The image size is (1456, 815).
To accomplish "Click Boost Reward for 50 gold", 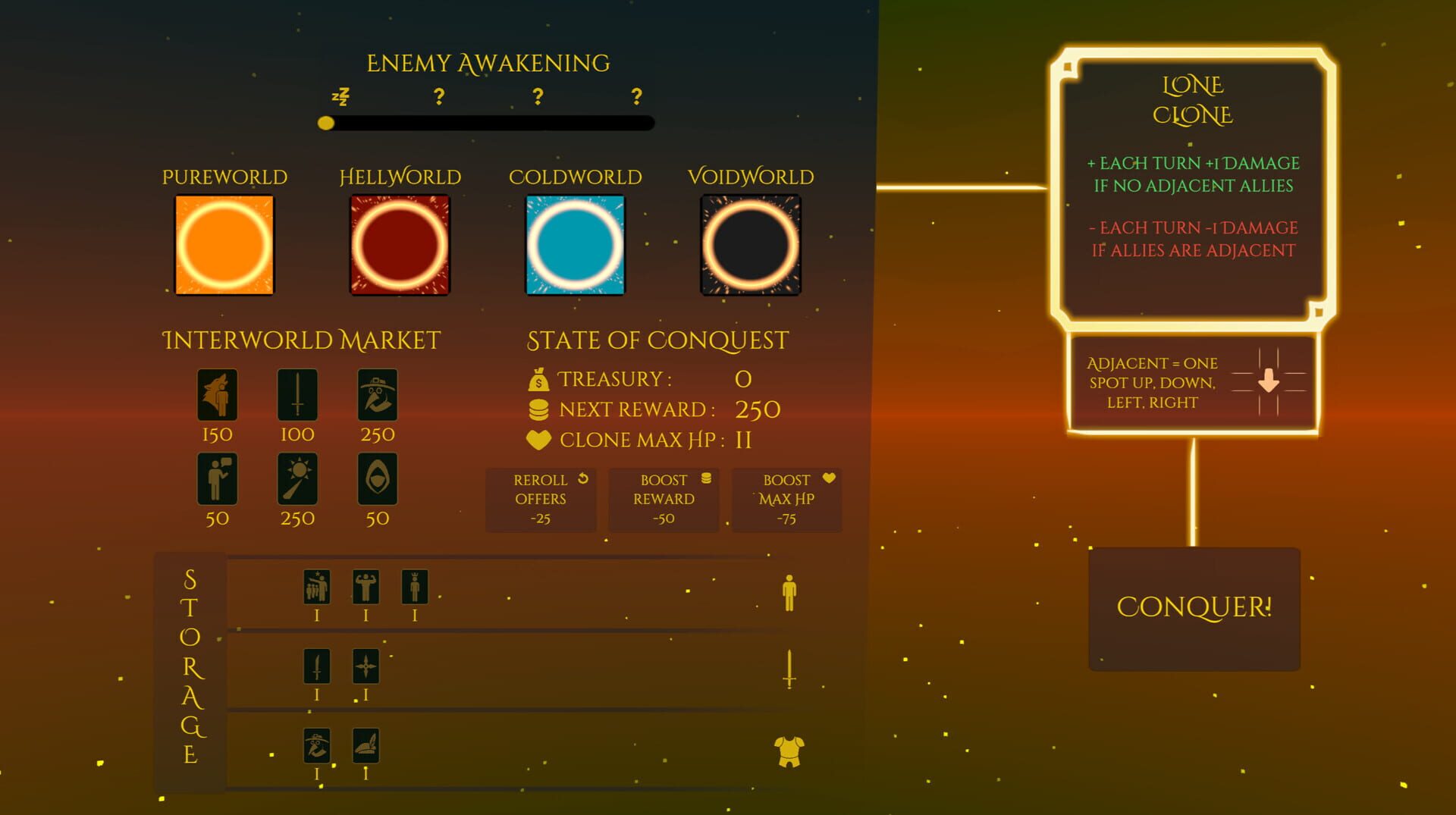I will pyautogui.click(x=663, y=499).
